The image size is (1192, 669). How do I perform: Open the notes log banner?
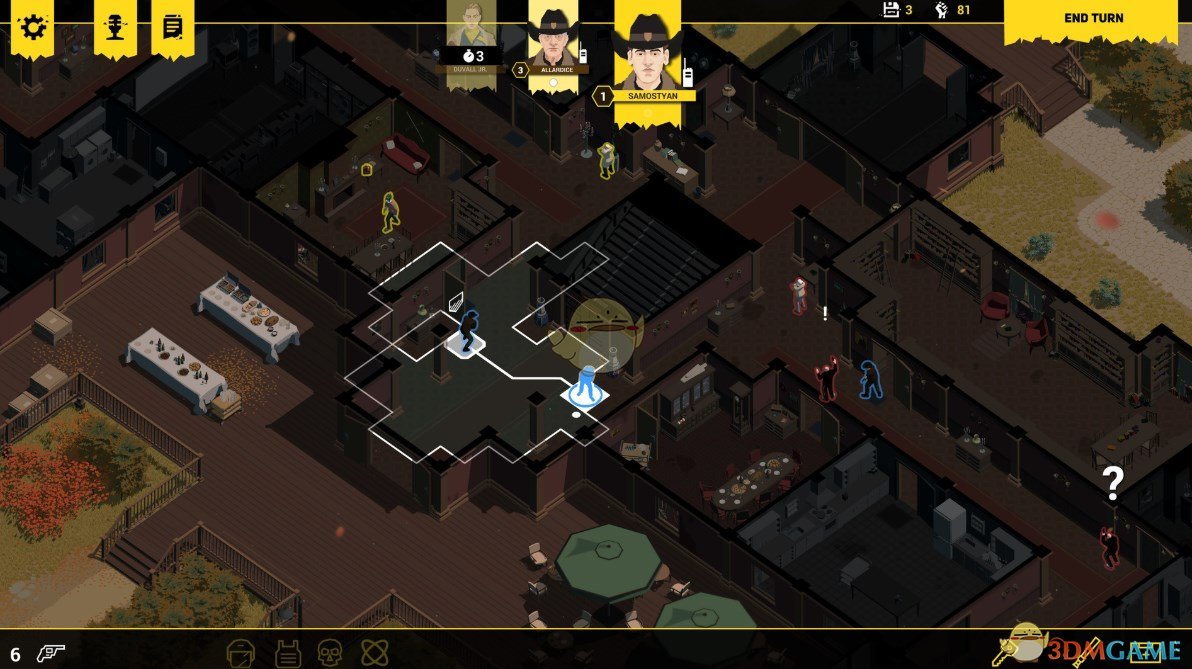[172, 25]
